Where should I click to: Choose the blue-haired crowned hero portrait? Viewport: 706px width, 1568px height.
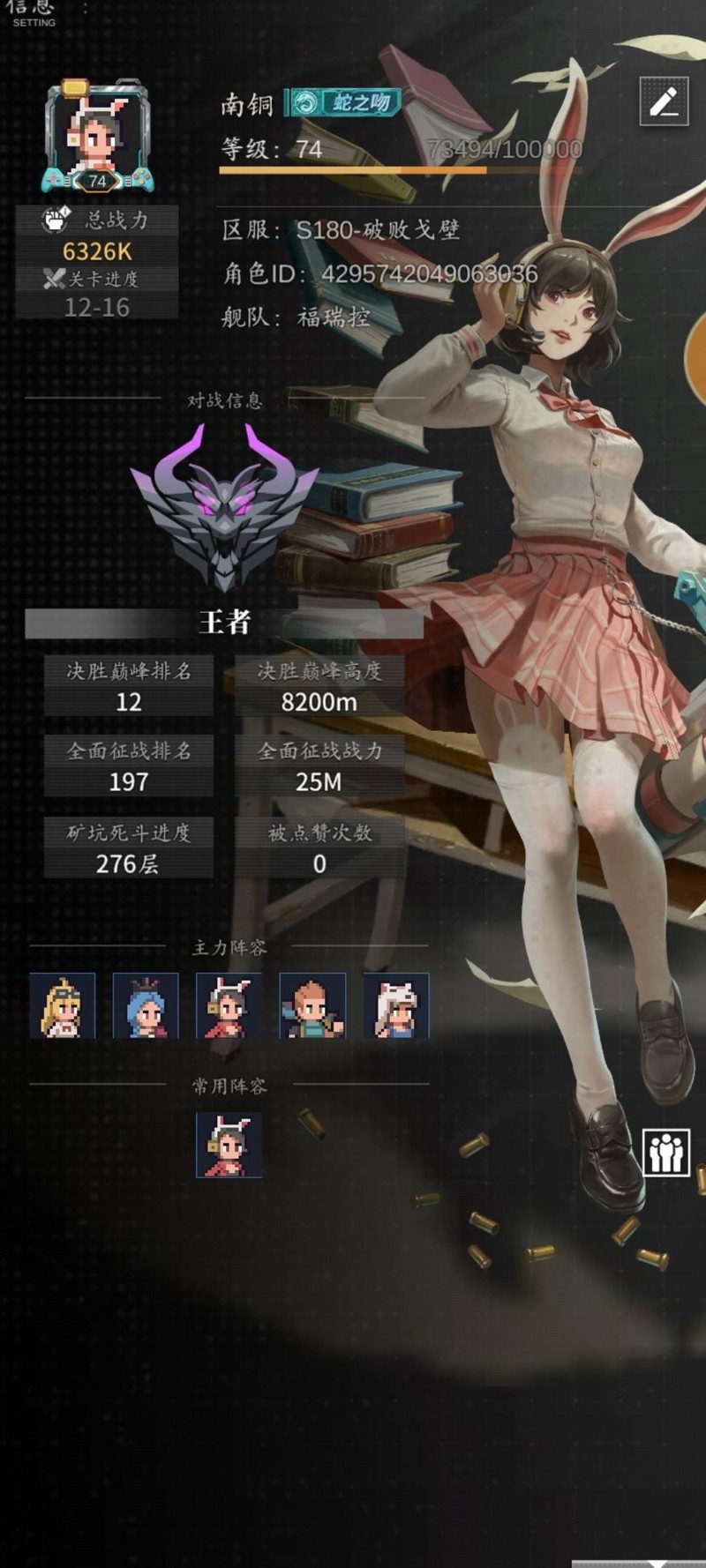[146, 1005]
